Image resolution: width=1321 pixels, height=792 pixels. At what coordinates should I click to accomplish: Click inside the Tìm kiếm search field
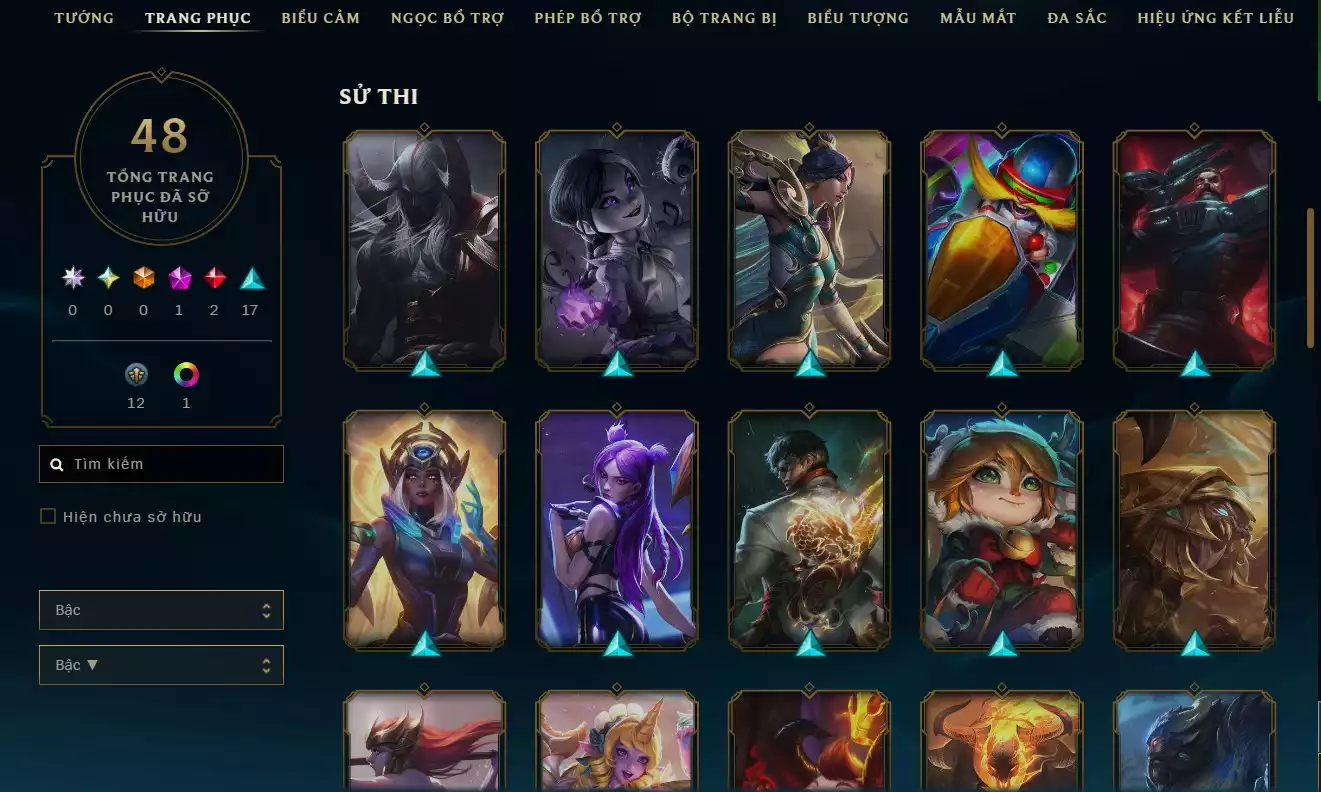point(160,463)
